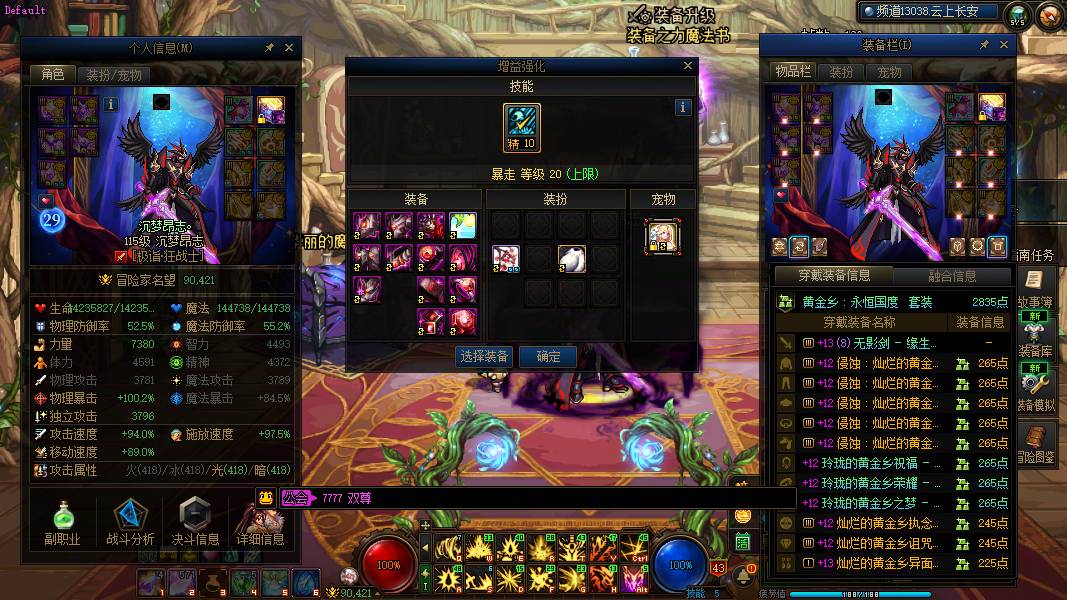The width and height of the screenshot is (1067, 600).
Task: Close the 增益强化 window
Action: pyautogui.click(x=687, y=66)
